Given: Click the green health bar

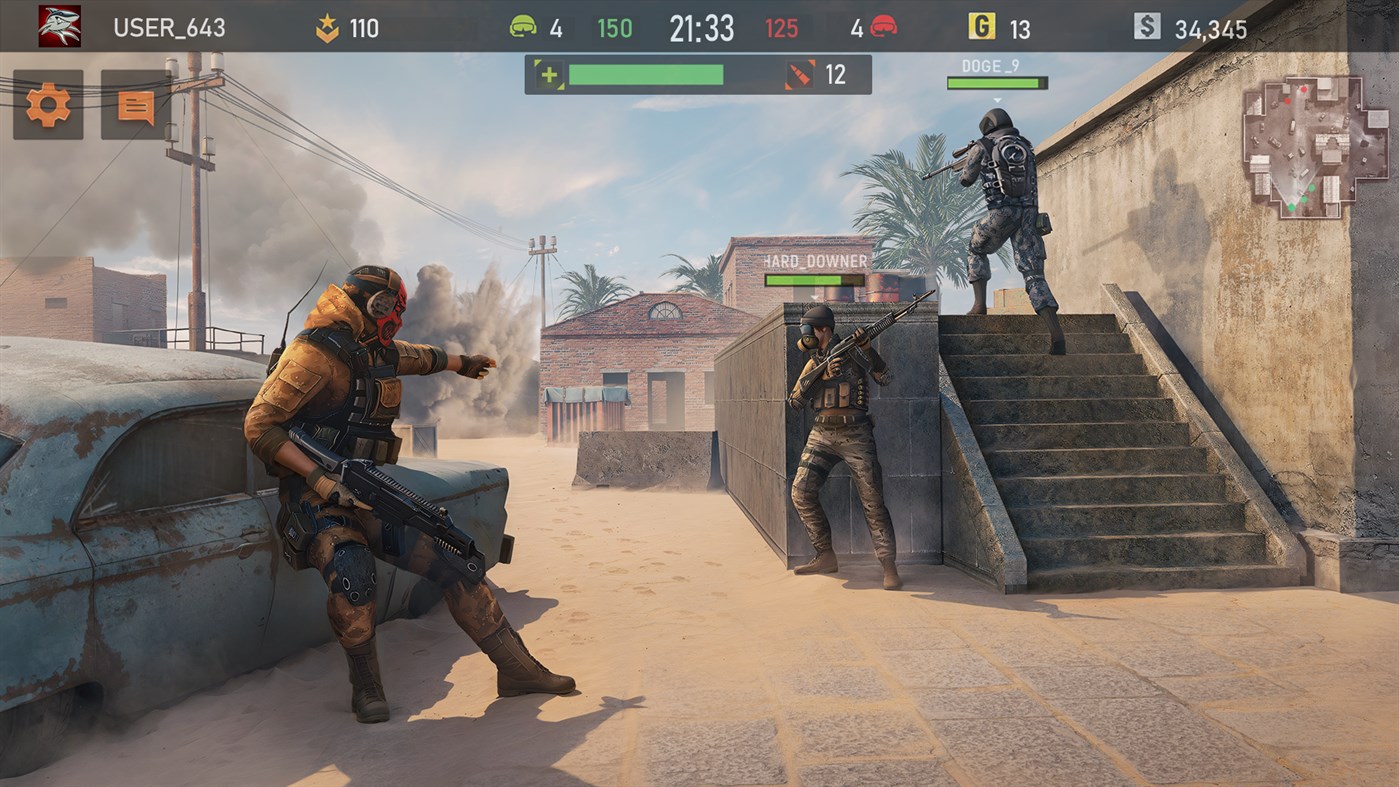Looking at the screenshot, I should point(646,74).
